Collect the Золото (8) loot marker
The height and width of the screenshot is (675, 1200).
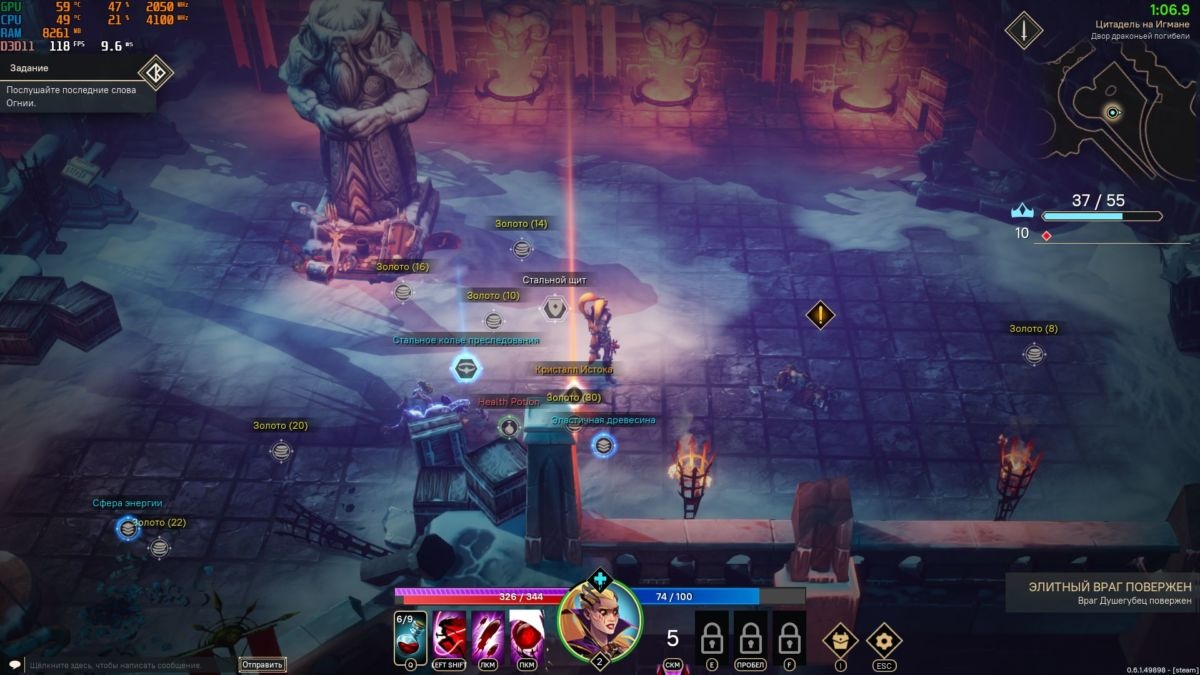(x=1034, y=353)
